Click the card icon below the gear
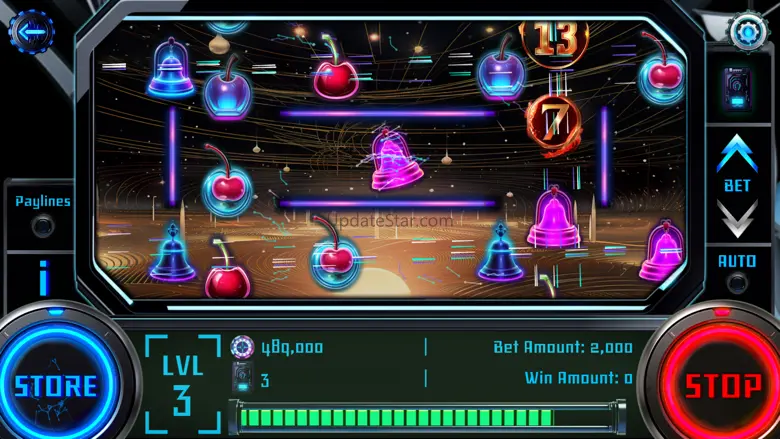This screenshot has width=780, height=439. pyautogui.click(x=739, y=86)
